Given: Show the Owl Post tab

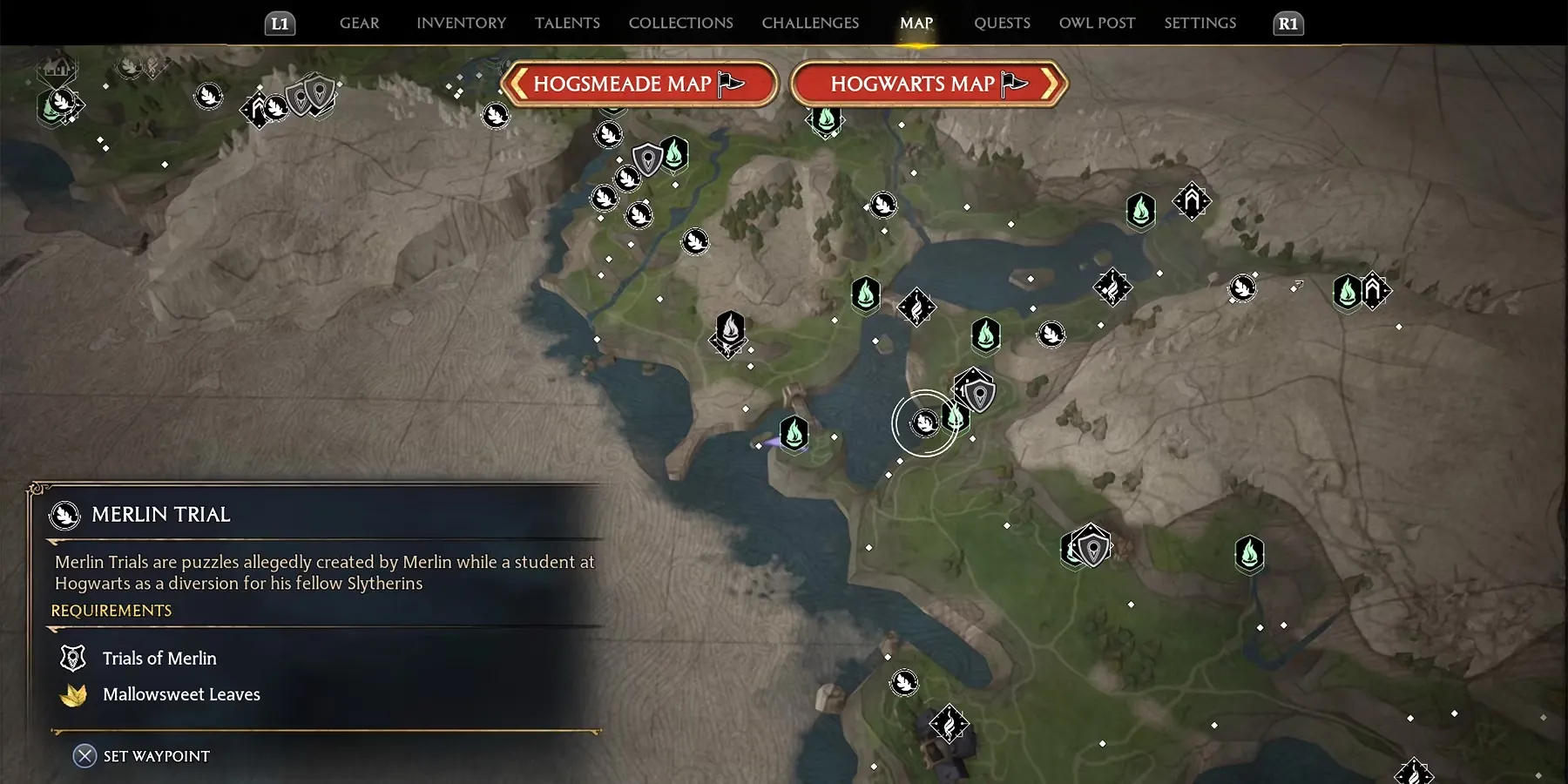Looking at the screenshot, I should coord(1097,24).
